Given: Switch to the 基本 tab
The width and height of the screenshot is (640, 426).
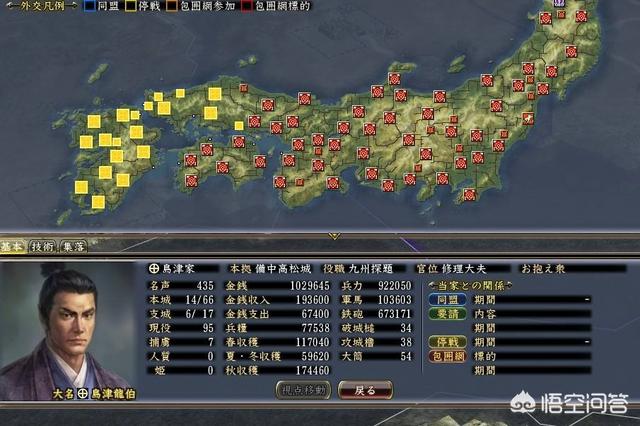Looking at the screenshot, I should coord(13,247).
